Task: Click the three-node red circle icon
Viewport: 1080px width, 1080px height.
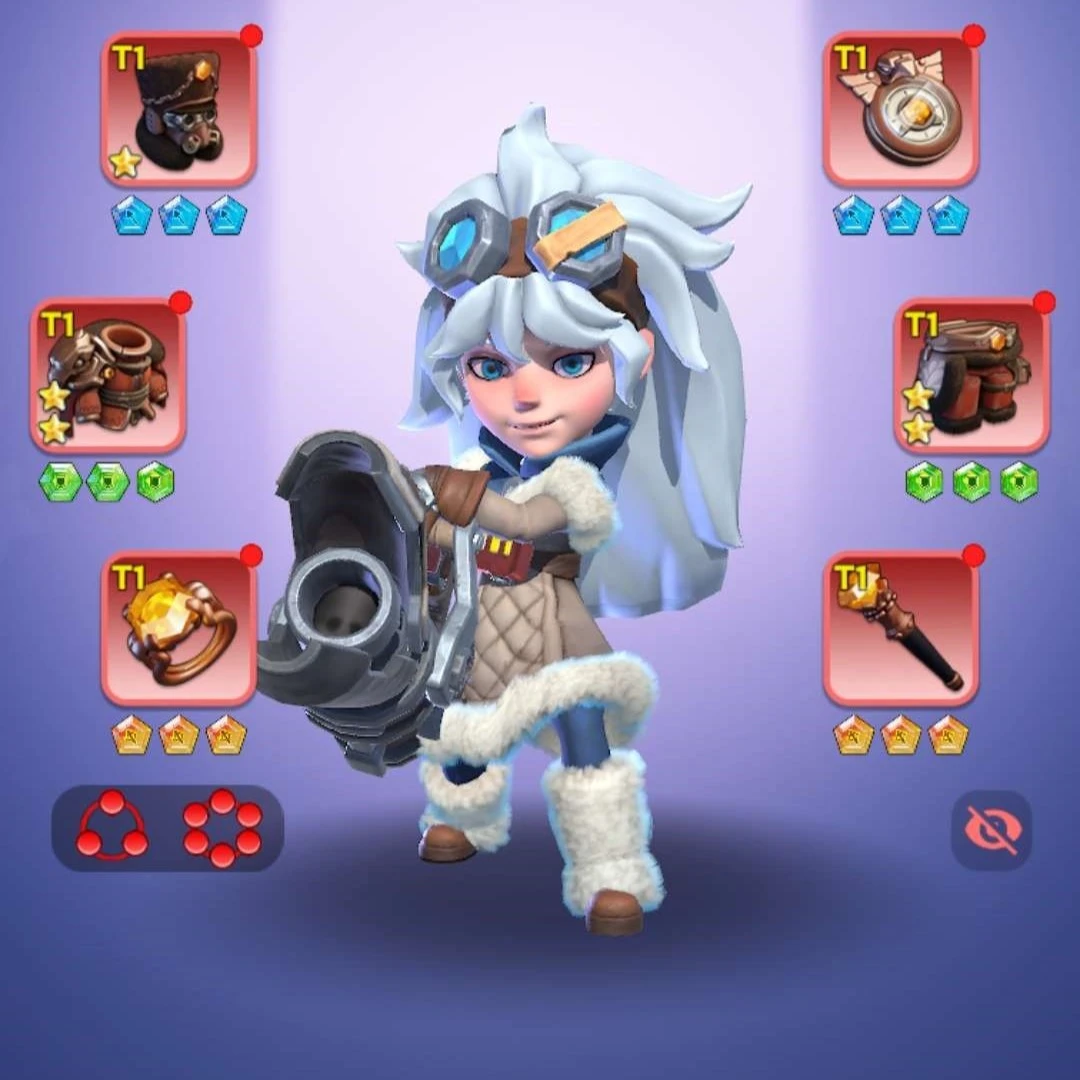Action: click(x=112, y=828)
